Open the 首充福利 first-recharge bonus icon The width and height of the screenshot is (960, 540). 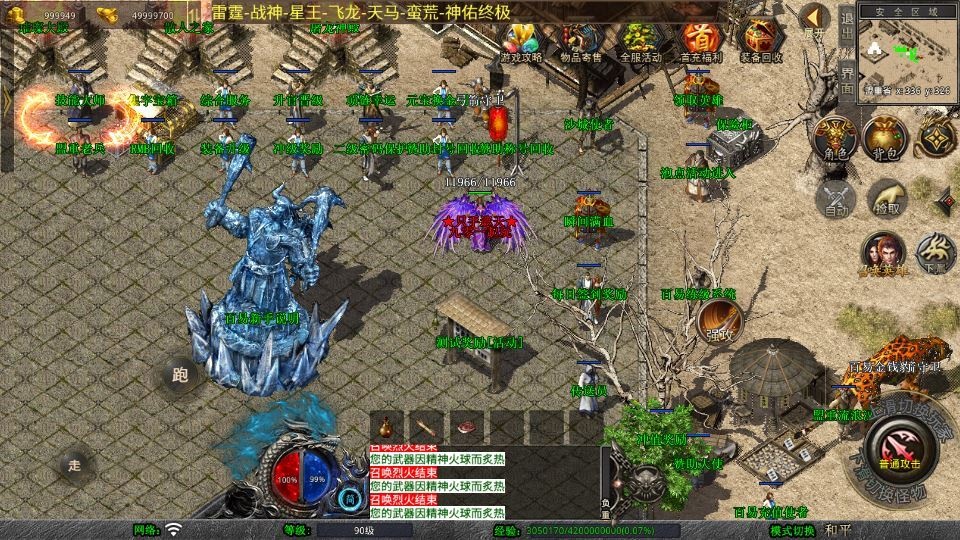coord(698,42)
